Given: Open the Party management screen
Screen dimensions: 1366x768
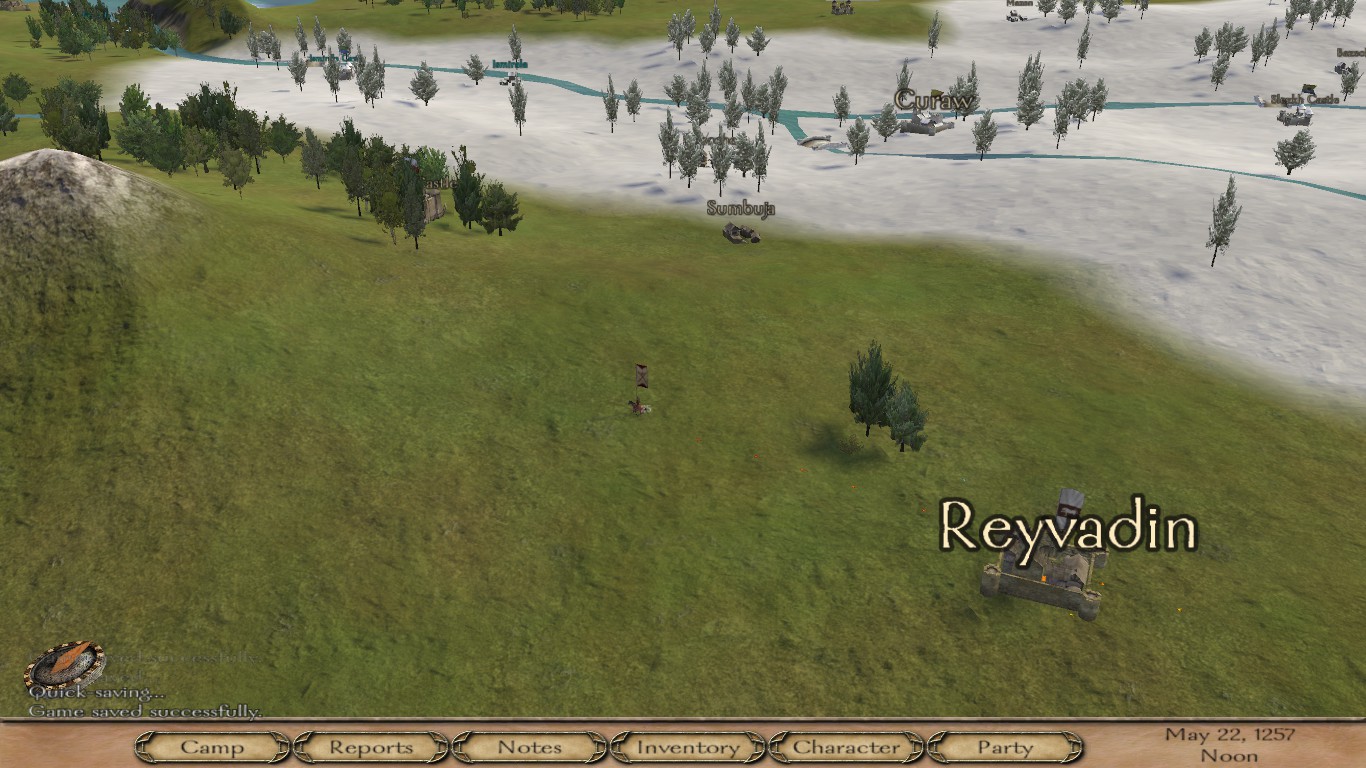Looking at the screenshot, I should point(1005,747).
